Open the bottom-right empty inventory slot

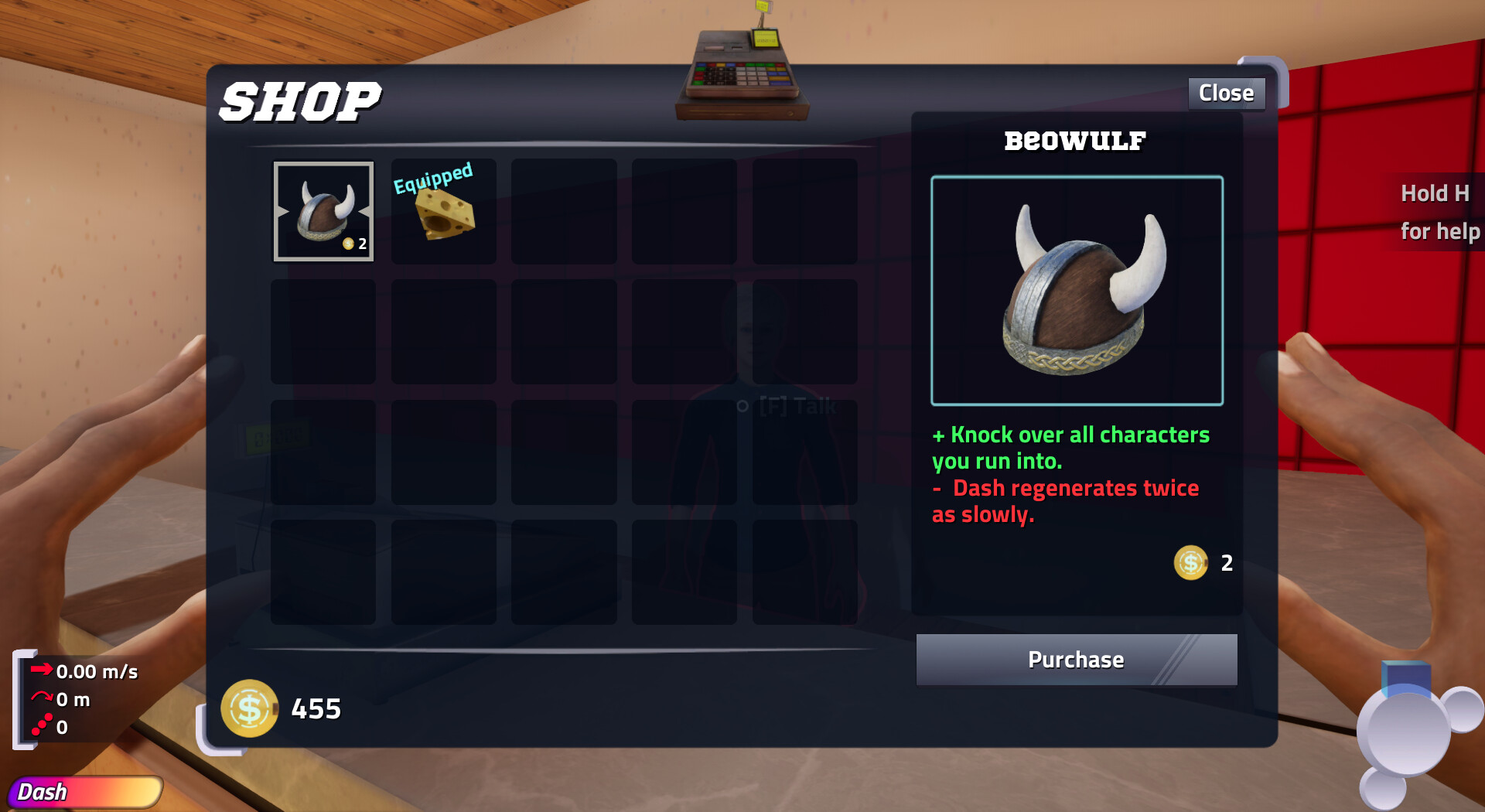coord(804,572)
